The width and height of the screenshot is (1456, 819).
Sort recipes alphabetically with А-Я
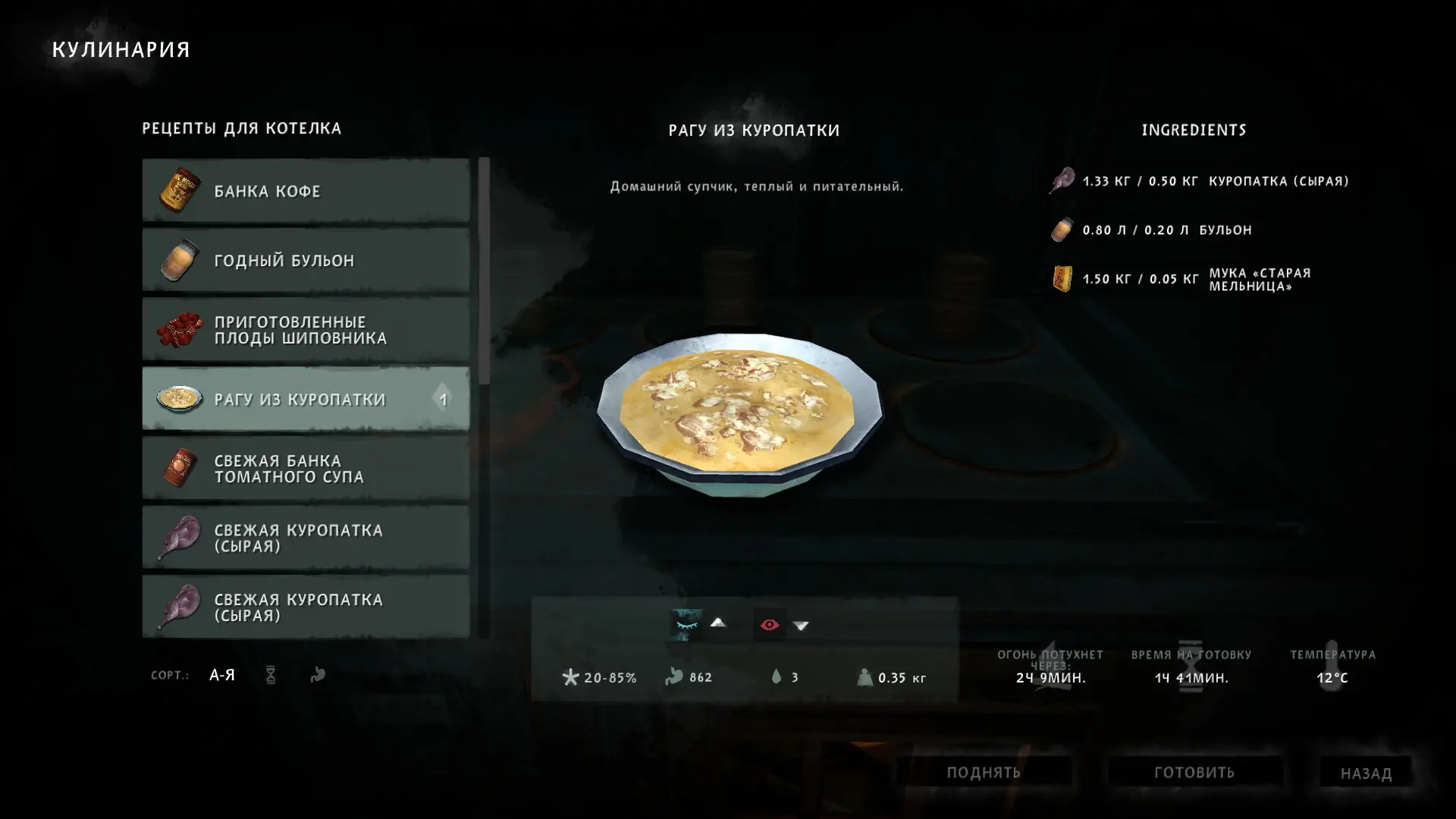click(x=222, y=675)
